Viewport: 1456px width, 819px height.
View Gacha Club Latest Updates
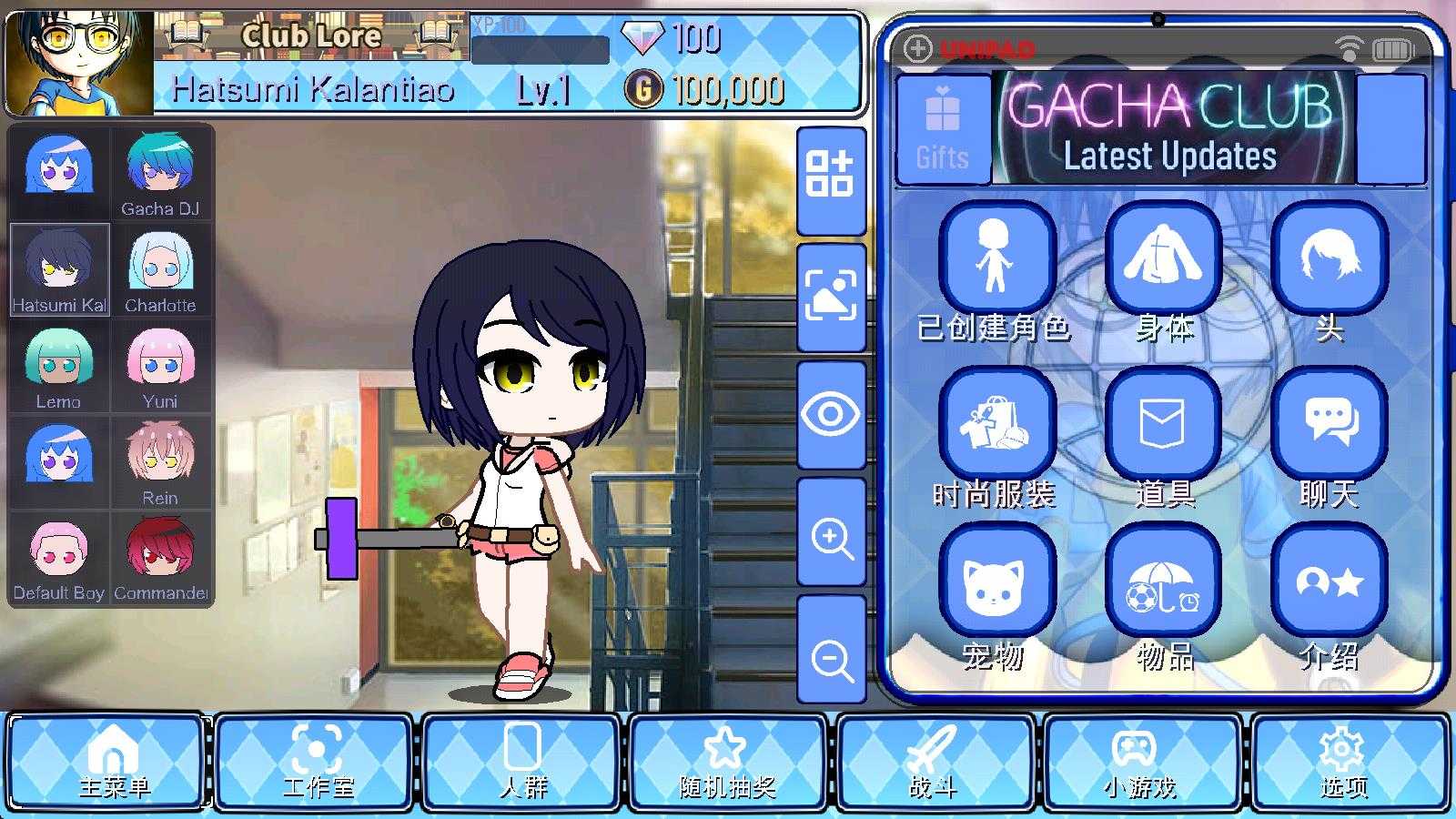click(1172, 130)
